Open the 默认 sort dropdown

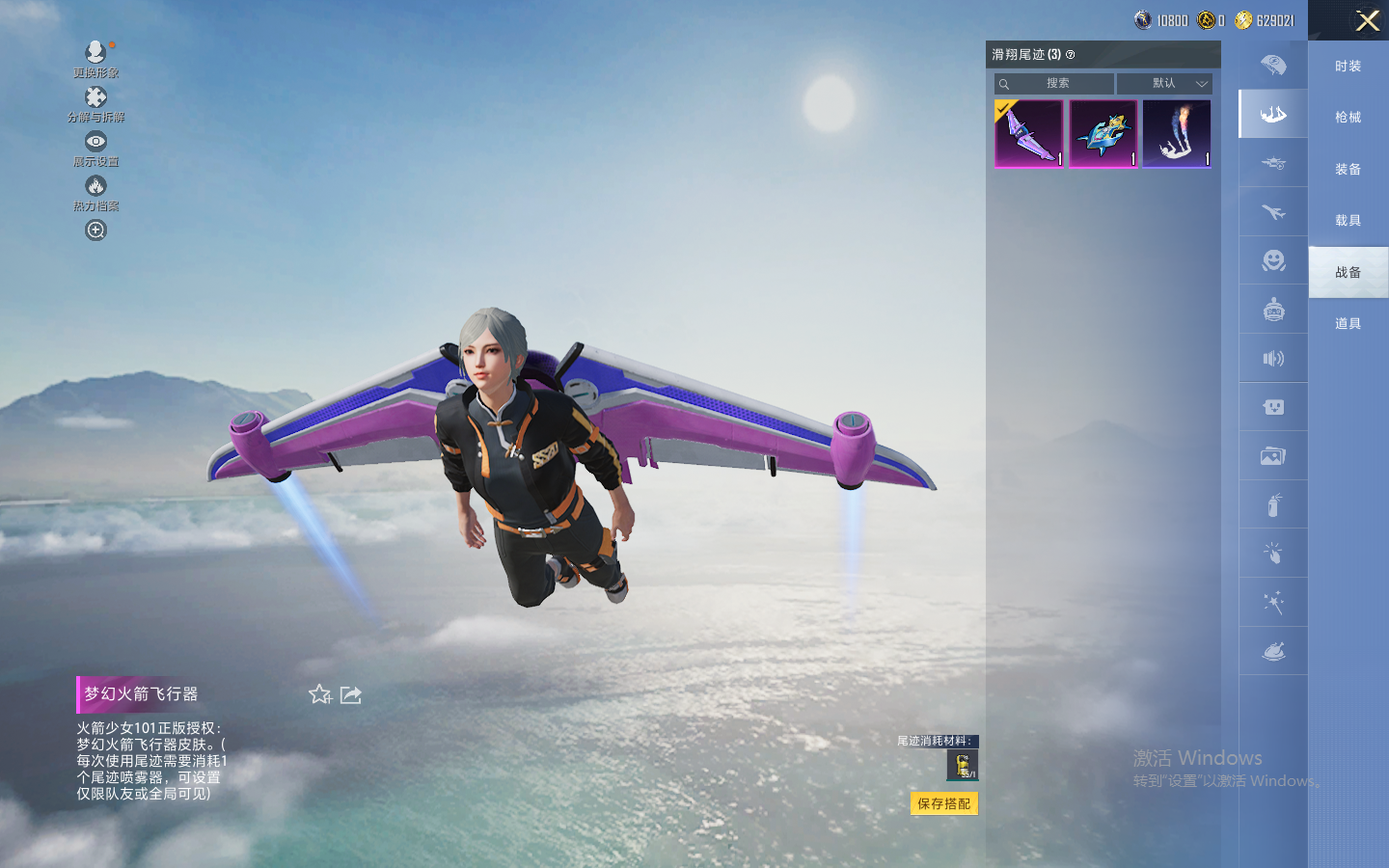point(1164,84)
